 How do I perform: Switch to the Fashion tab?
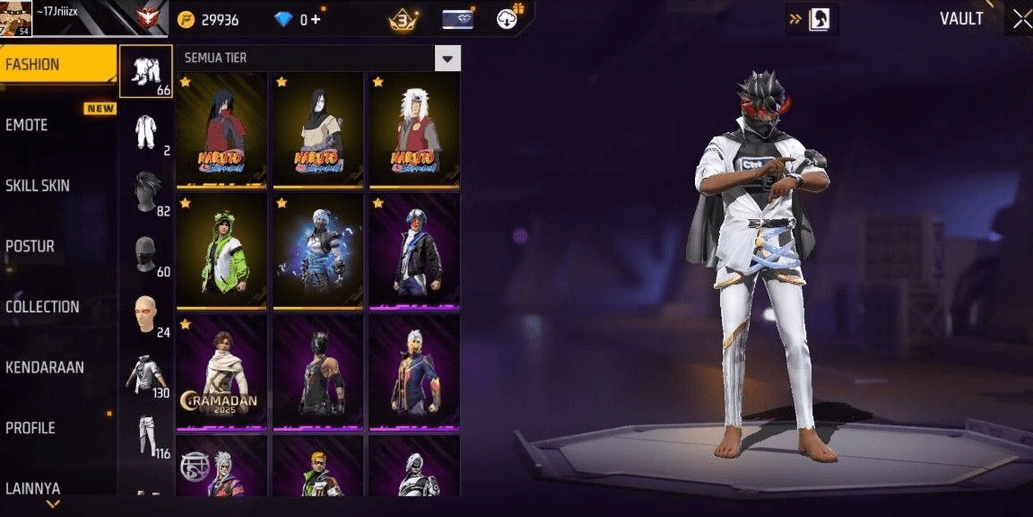tap(58, 65)
